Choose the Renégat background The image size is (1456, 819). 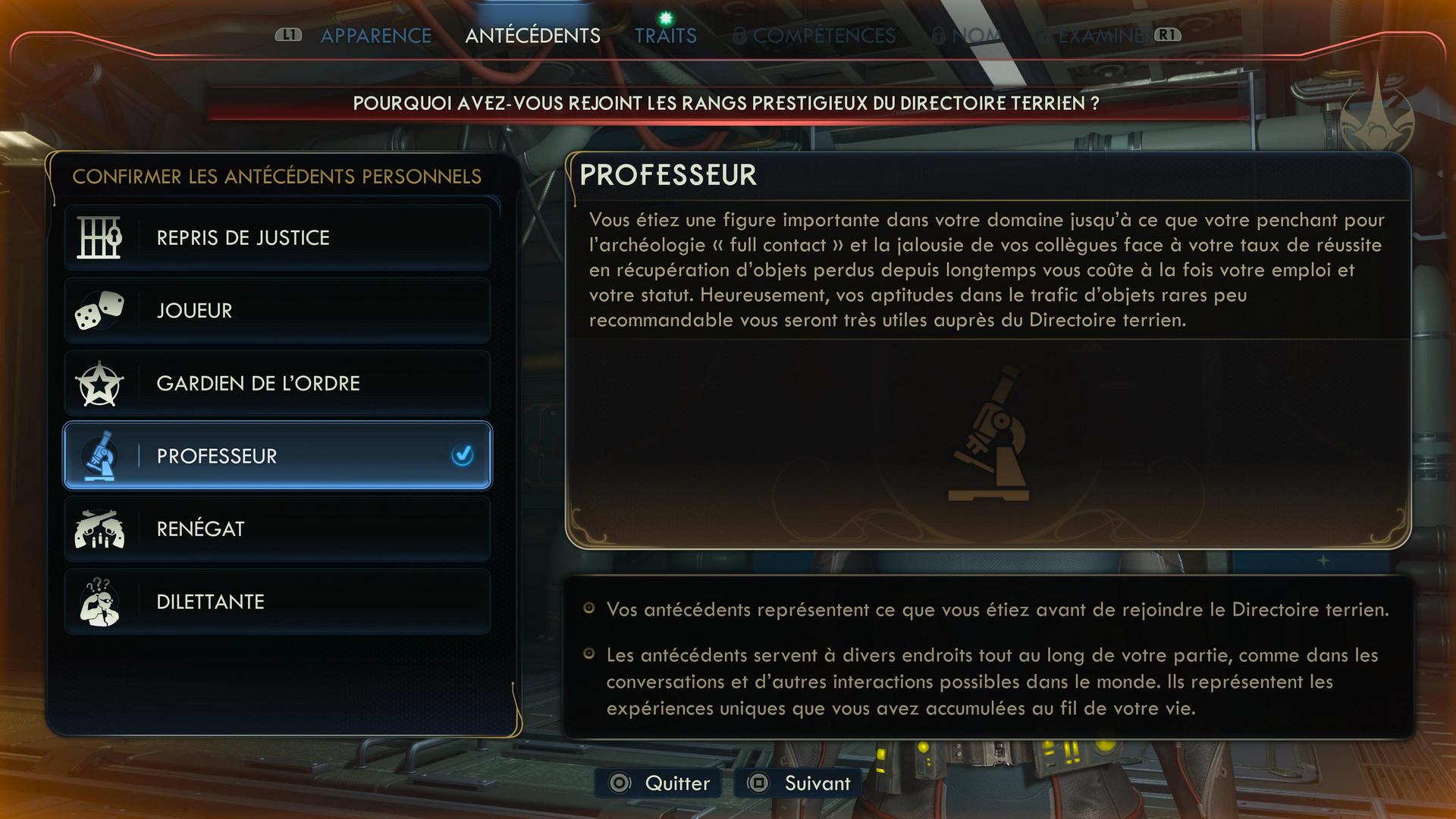[278, 529]
